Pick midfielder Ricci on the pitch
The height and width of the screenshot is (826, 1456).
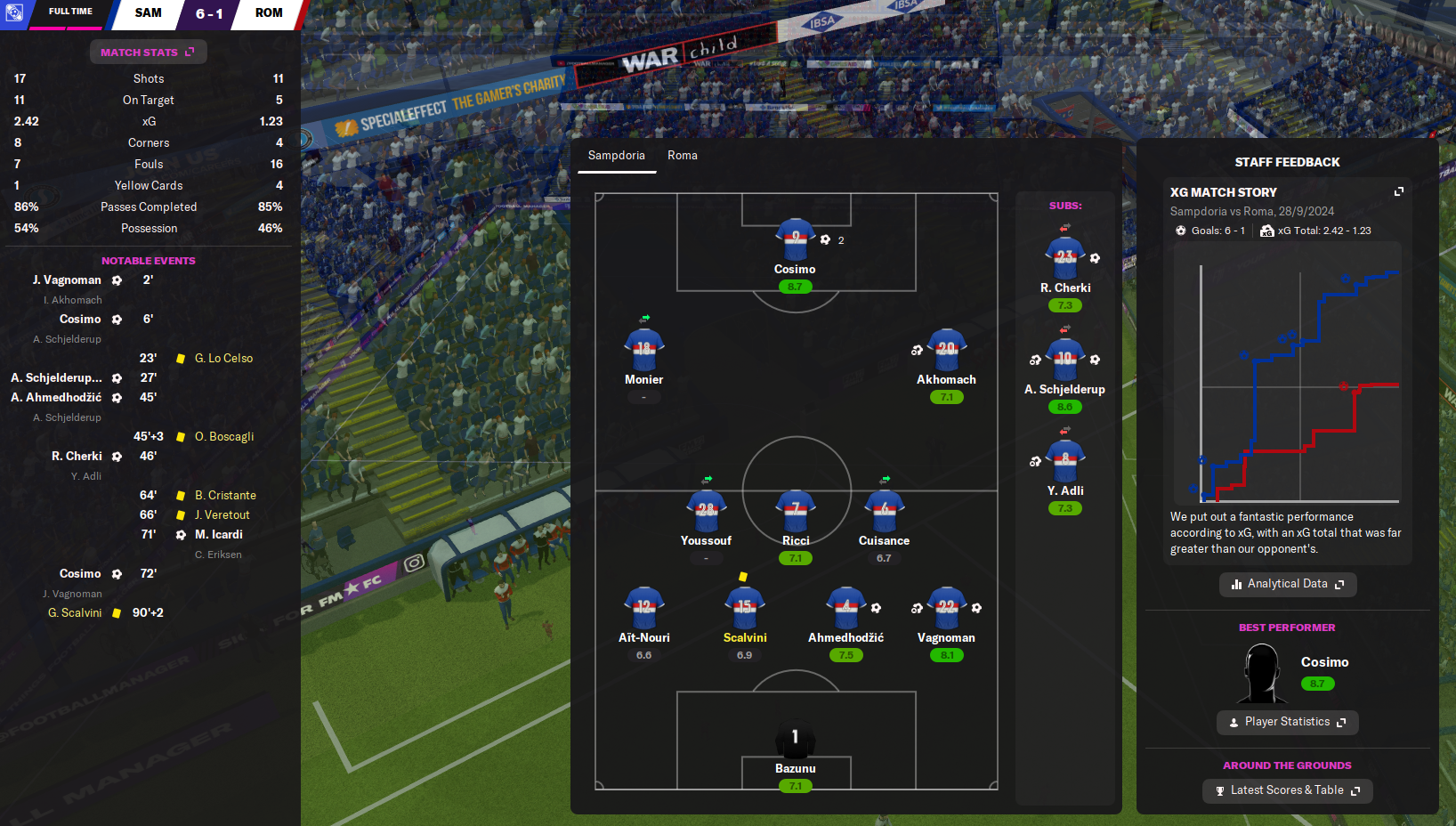tap(796, 512)
